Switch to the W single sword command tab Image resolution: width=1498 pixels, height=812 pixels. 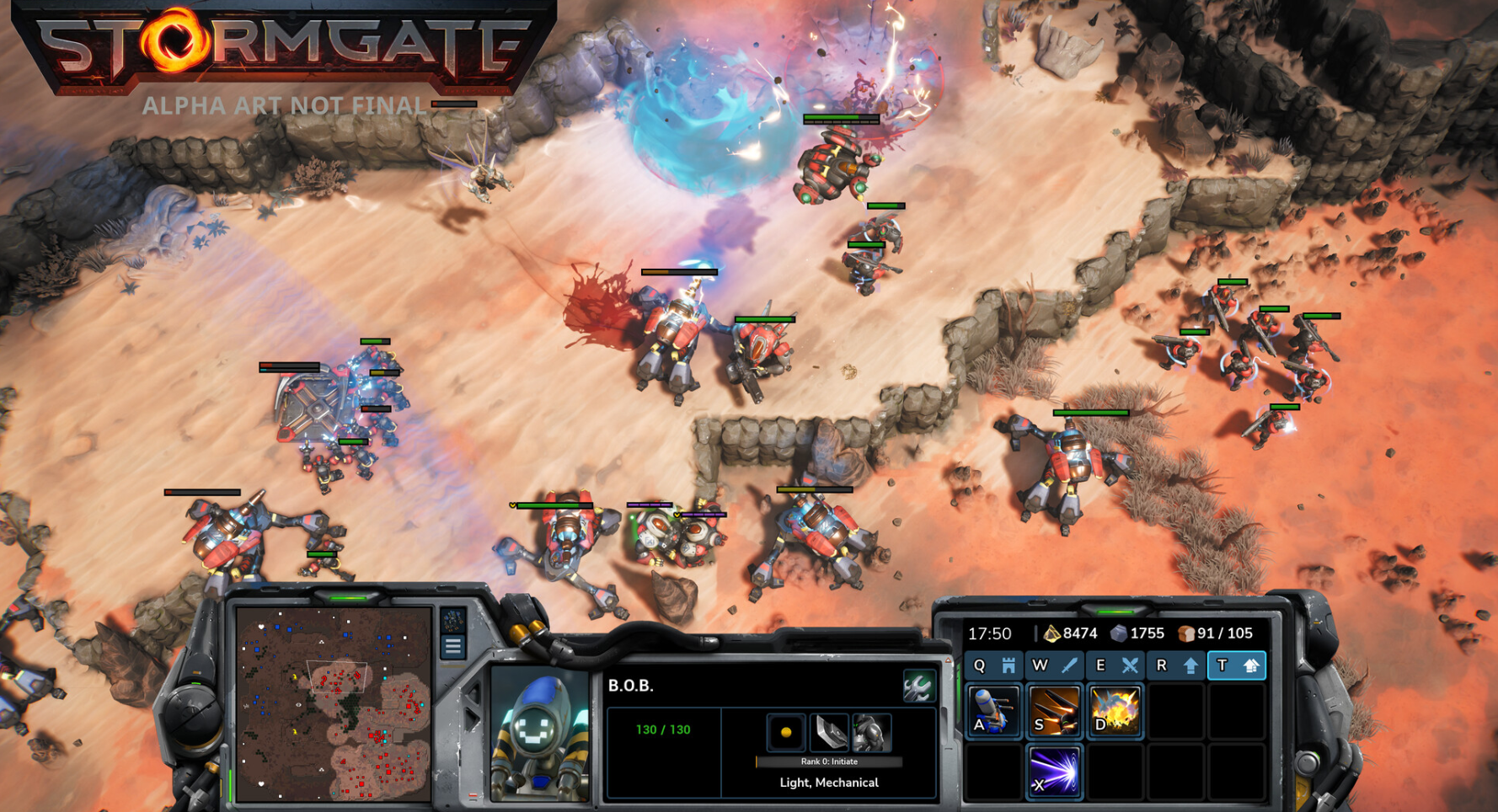click(1054, 665)
